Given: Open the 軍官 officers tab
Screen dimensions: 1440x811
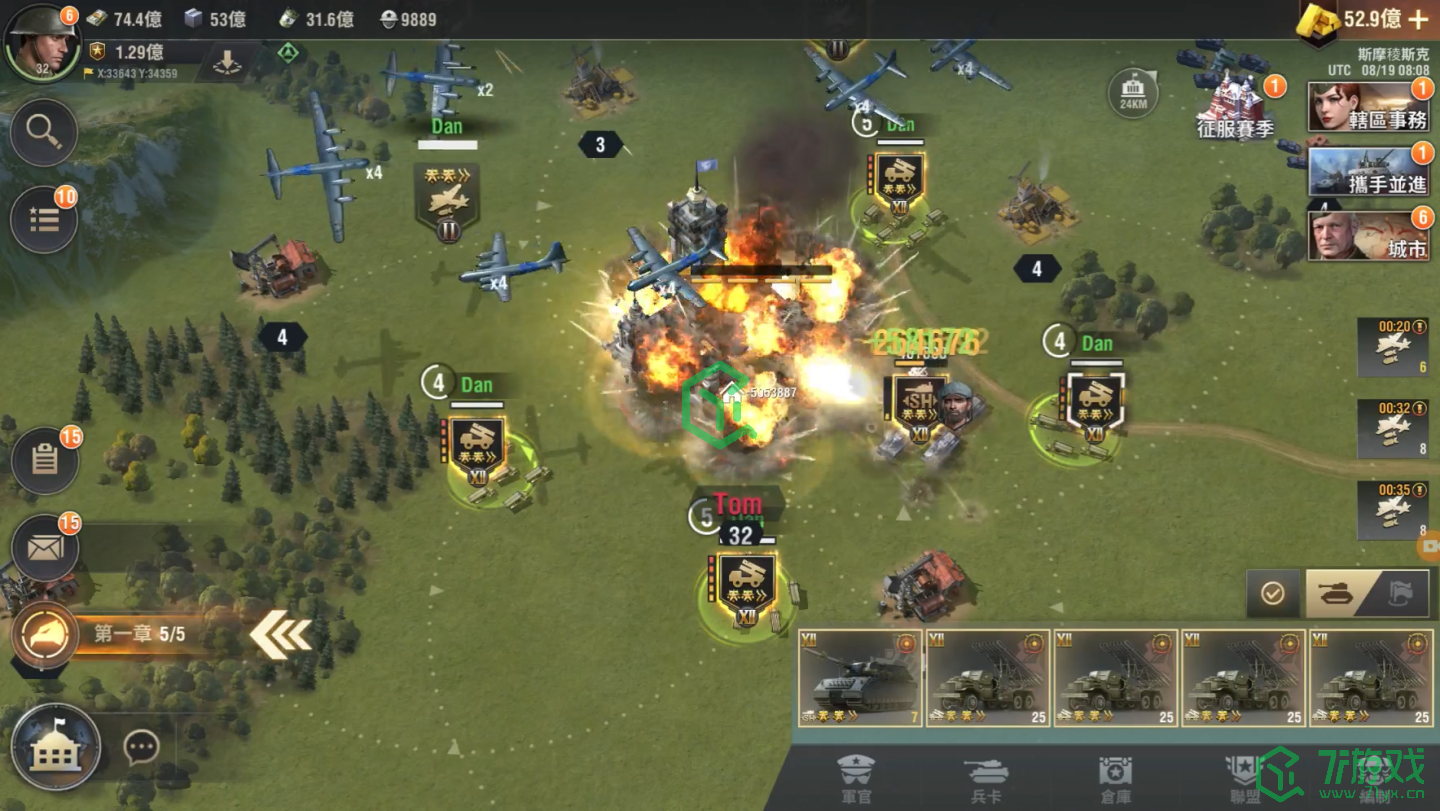Looking at the screenshot, I should (855, 779).
